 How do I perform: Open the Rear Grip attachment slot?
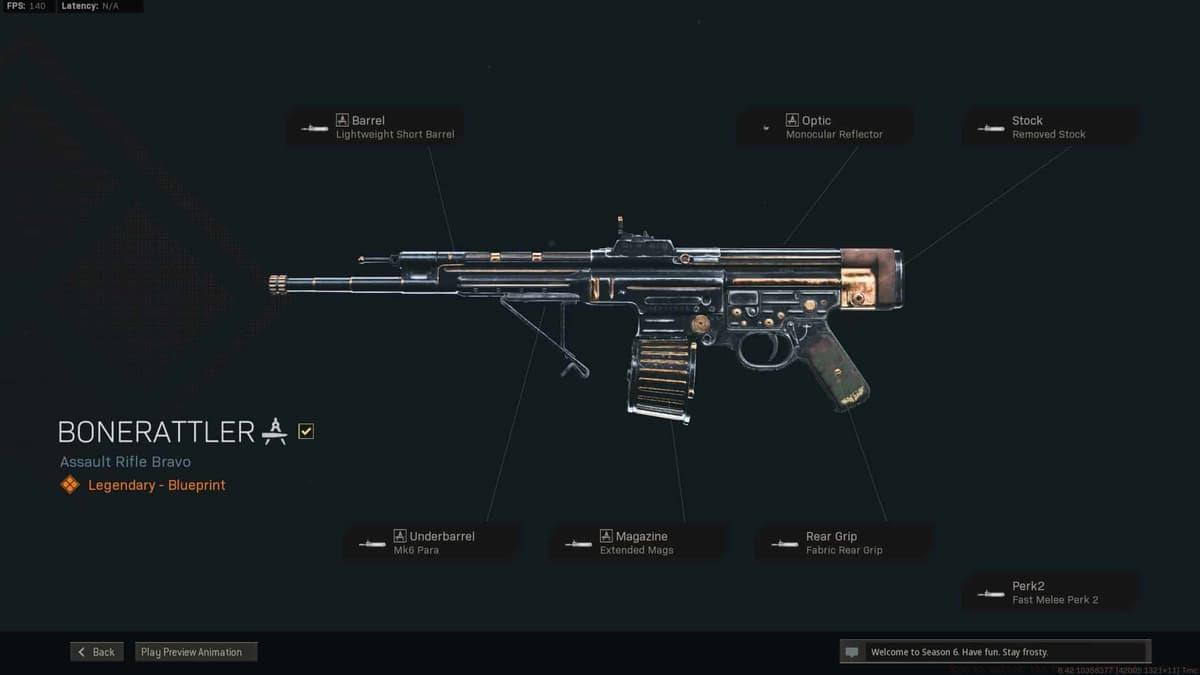[x=845, y=543]
